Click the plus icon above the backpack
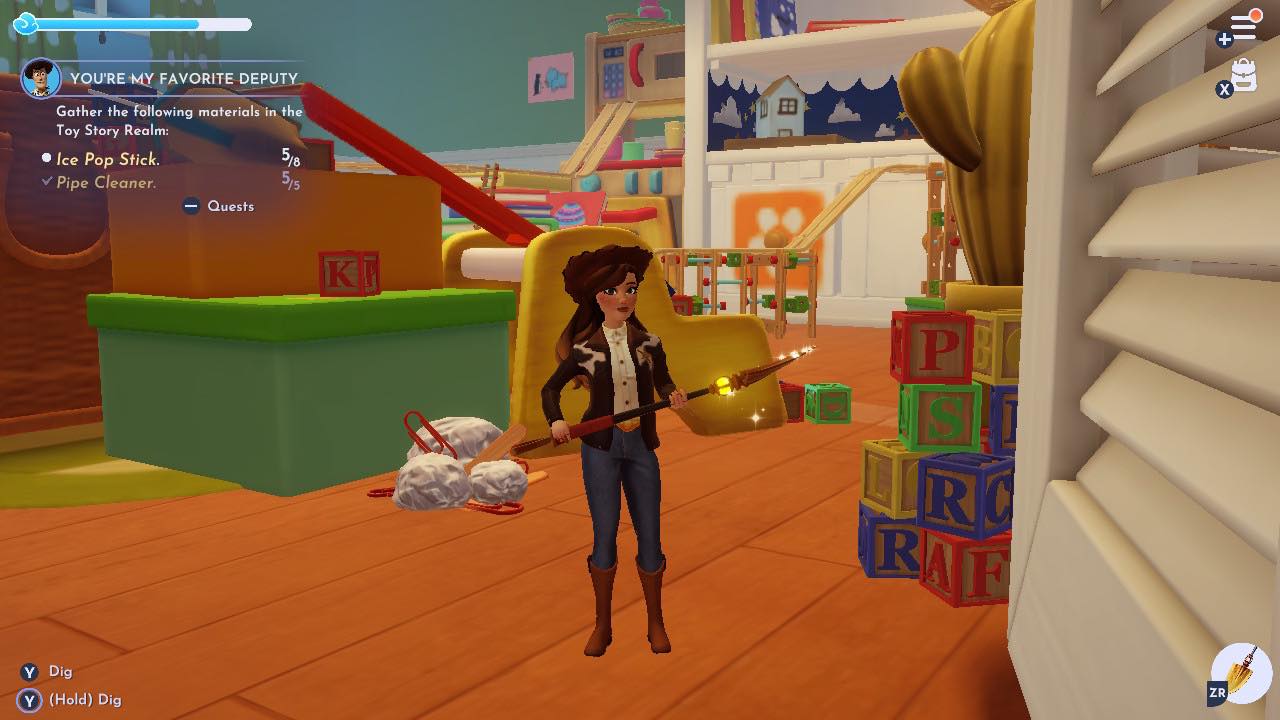This screenshot has width=1280, height=720. coord(1224,42)
